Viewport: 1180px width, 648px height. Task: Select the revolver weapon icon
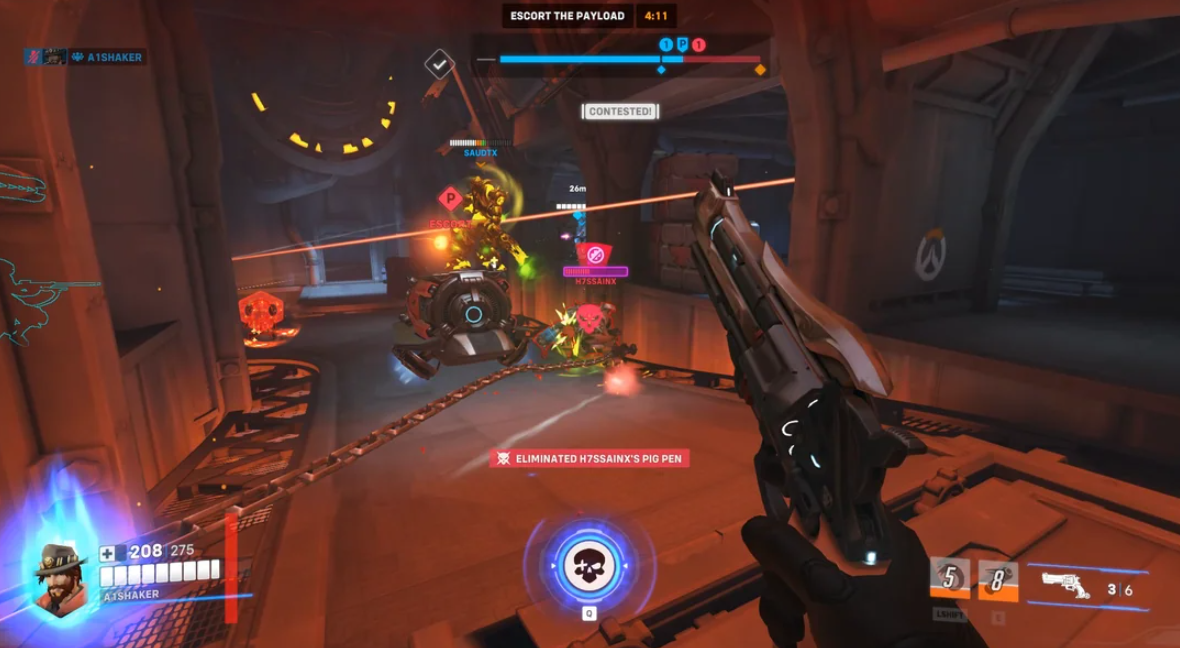pos(1066,583)
